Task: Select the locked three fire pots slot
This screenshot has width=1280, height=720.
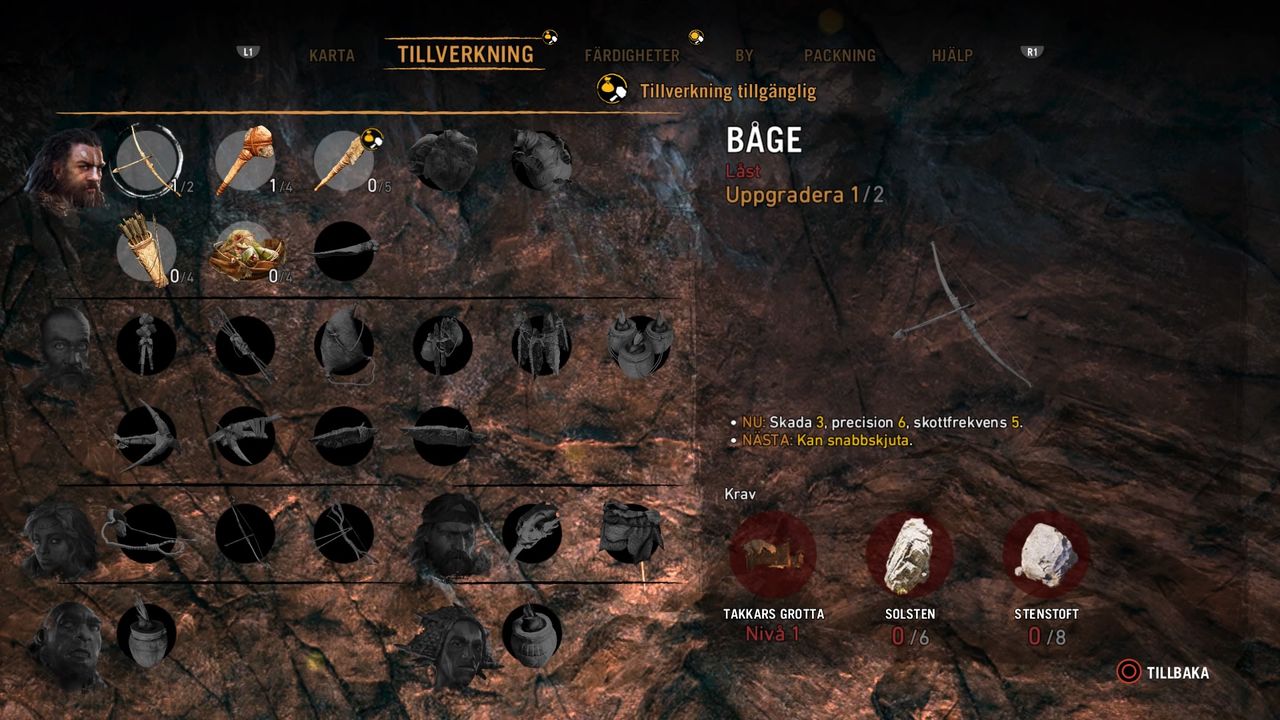Action: [640, 345]
